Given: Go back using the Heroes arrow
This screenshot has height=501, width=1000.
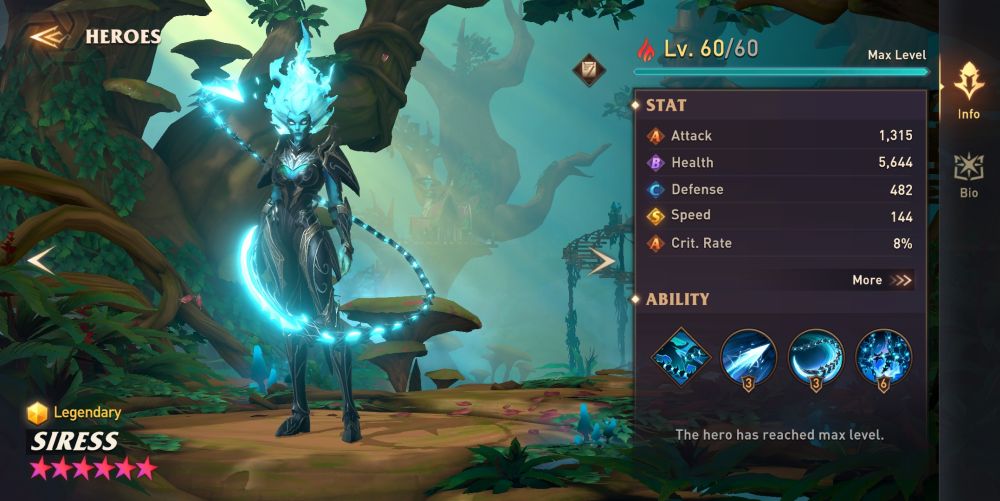Looking at the screenshot, I should (46, 37).
